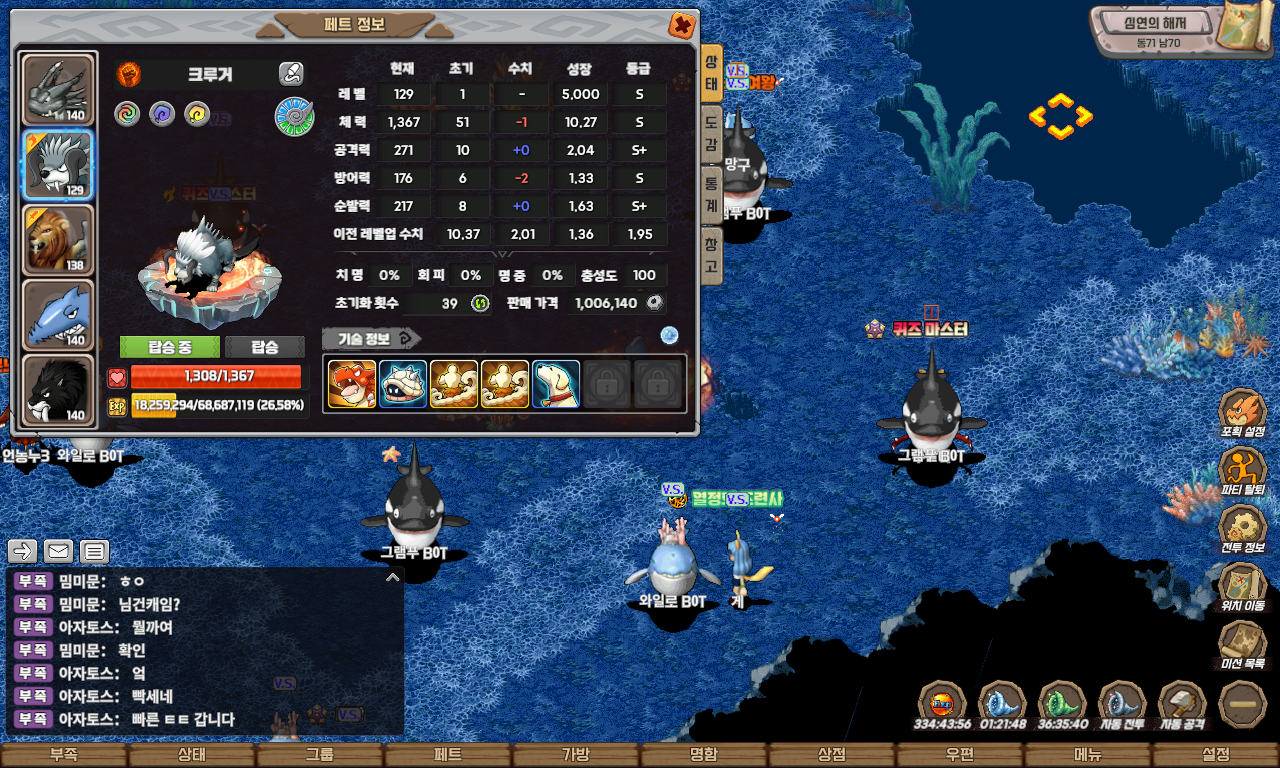The height and width of the screenshot is (768, 1280).
Task: Click the green reset-count refresh icon
Action: [480, 303]
